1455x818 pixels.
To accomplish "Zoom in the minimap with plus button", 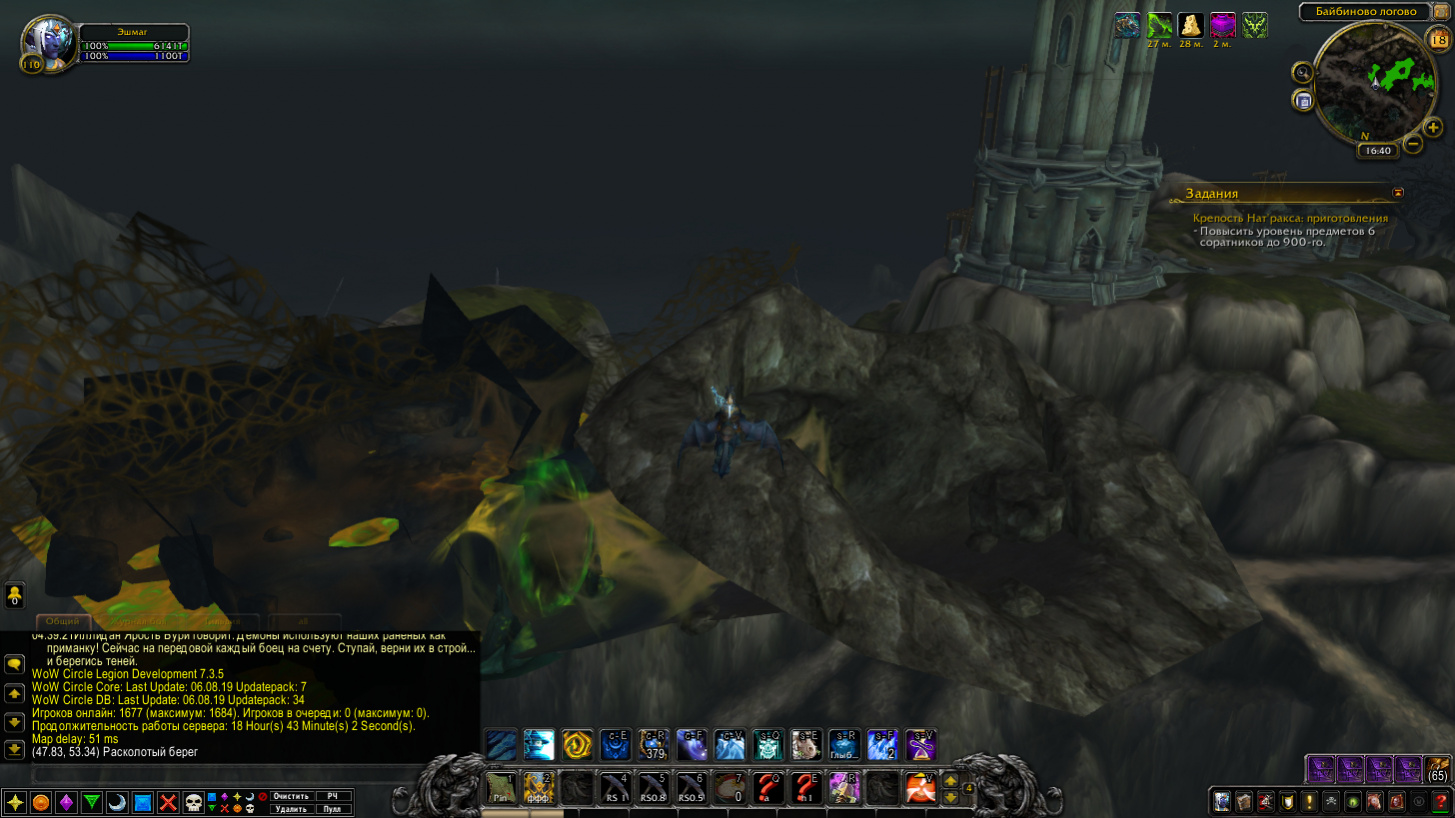I will click(1433, 127).
